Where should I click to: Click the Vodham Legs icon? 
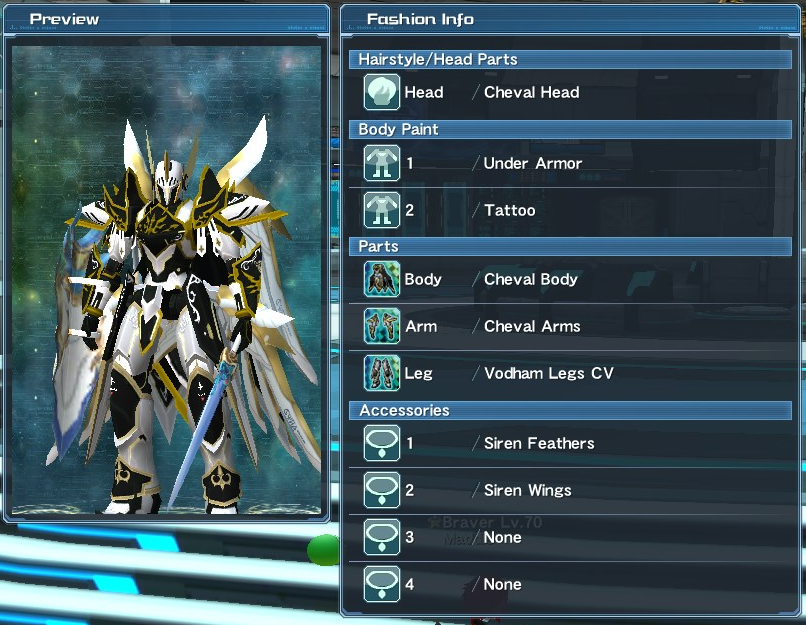click(x=382, y=374)
